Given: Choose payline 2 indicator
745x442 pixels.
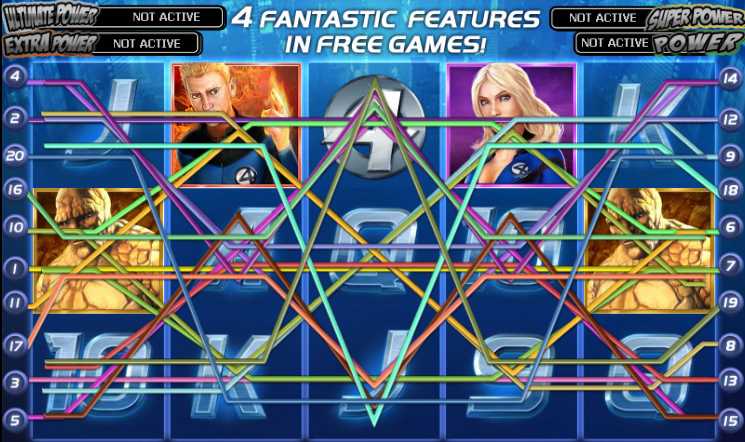Looking at the screenshot, I should coord(15,118).
